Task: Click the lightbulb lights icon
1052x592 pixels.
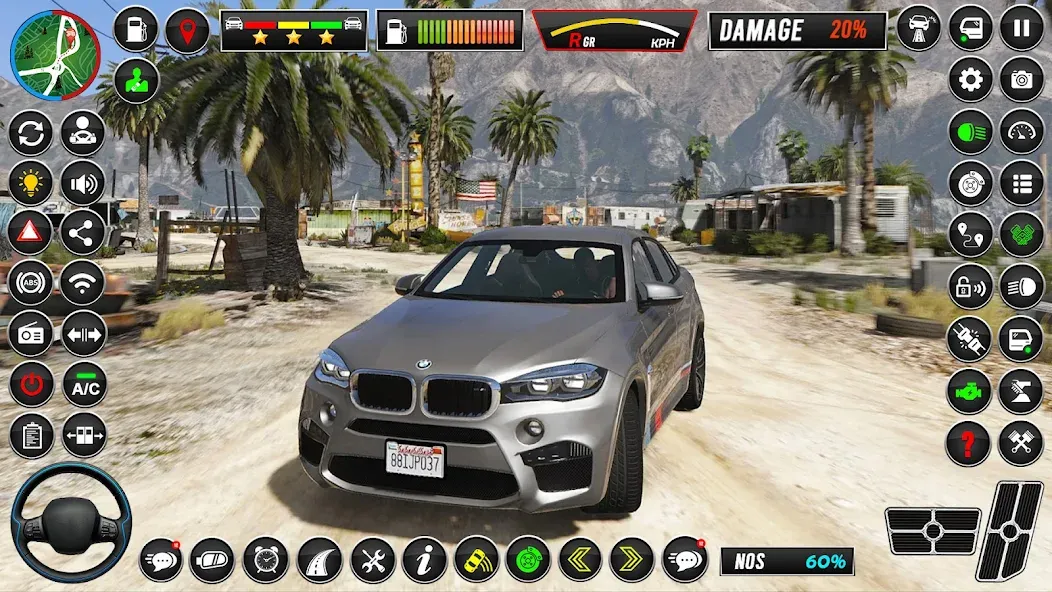Action: point(30,182)
